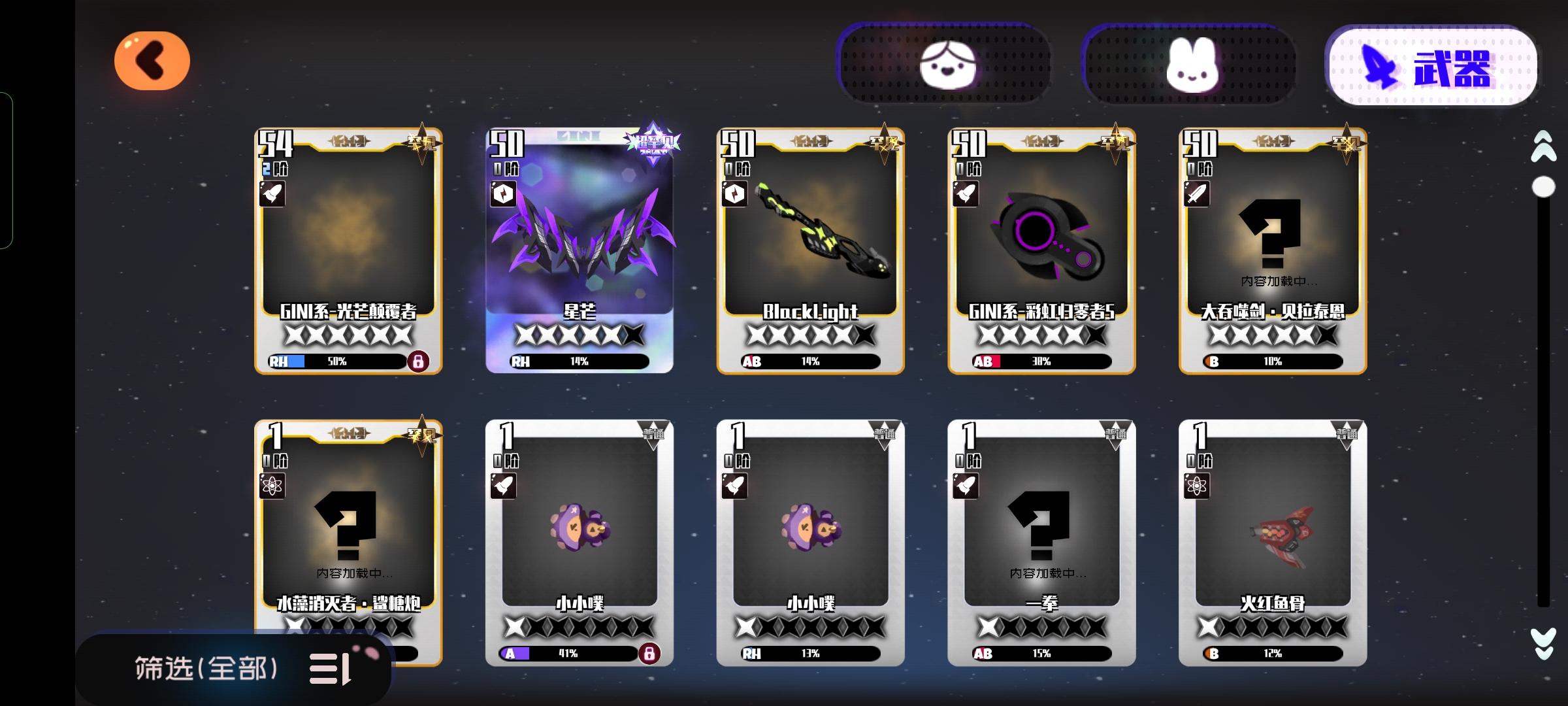This screenshot has height=706, width=1568.
Task: Click the rocket icon on 一拳 card
Action: (x=964, y=486)
